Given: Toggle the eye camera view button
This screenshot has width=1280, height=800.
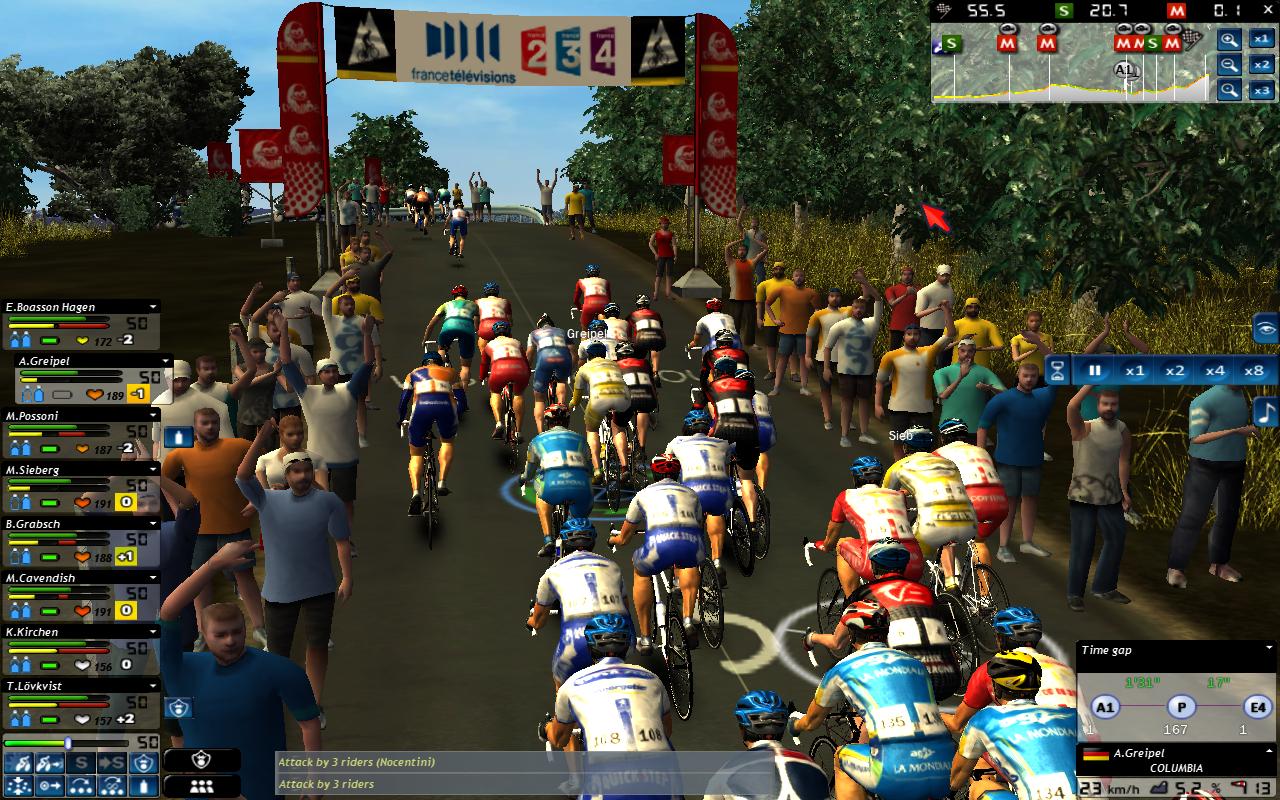Looking at the screenshot, I should point(1266,328).
